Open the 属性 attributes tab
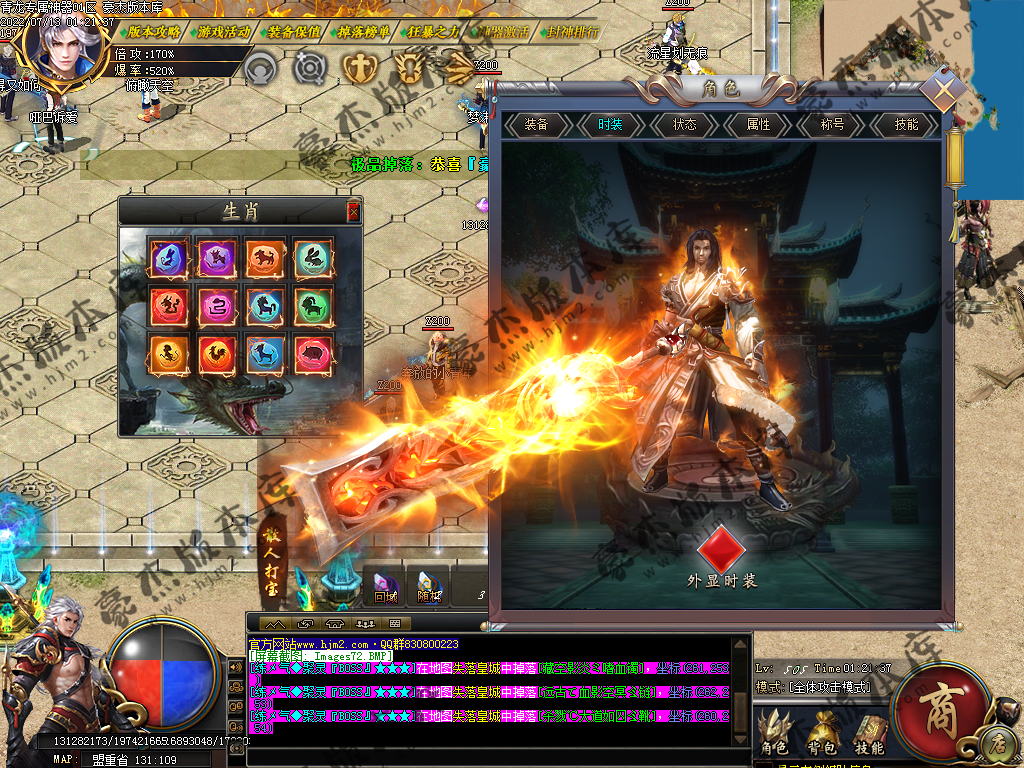 click(x=758, y=125)
